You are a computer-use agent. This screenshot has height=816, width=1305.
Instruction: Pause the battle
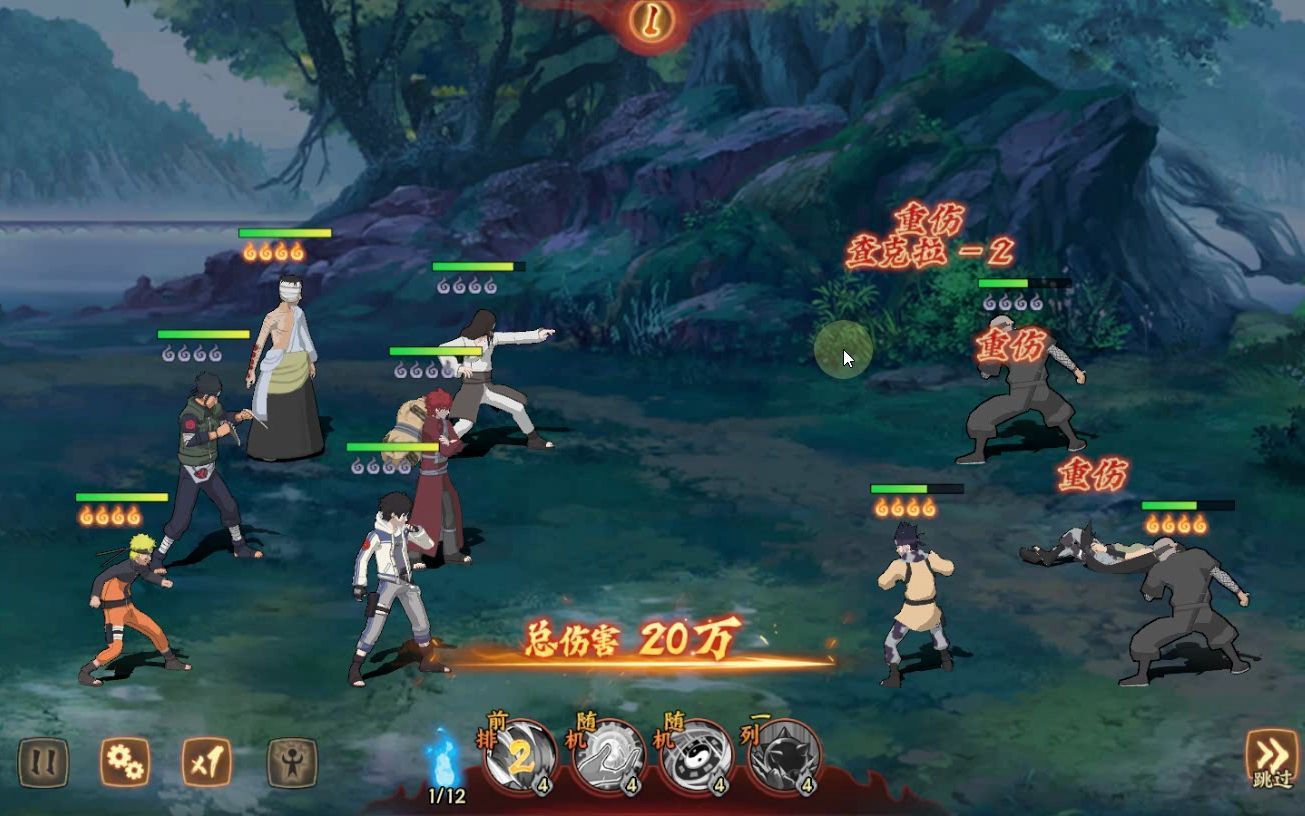(44, 763)
